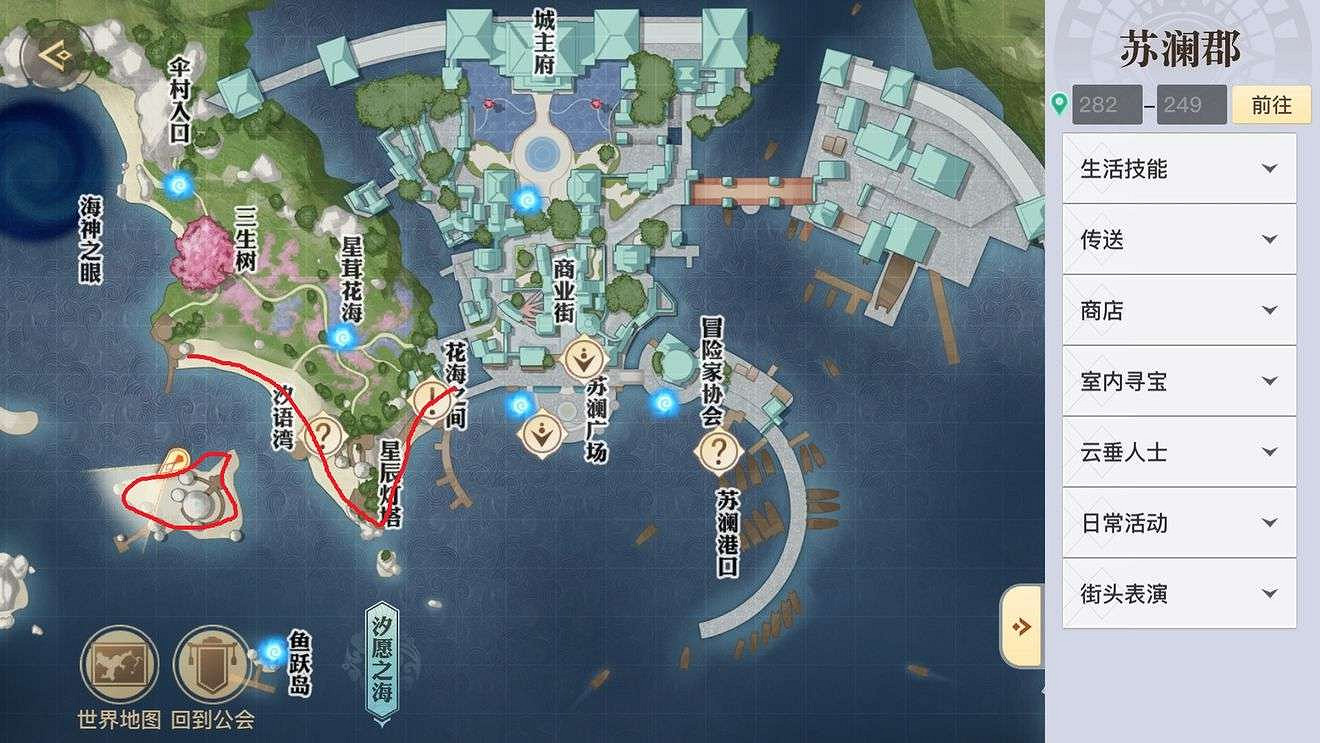Viewport: 1320px width, 743px height.
Task: Select the gold arrow marker at 苏澜广场
Action: click(585, 356)
